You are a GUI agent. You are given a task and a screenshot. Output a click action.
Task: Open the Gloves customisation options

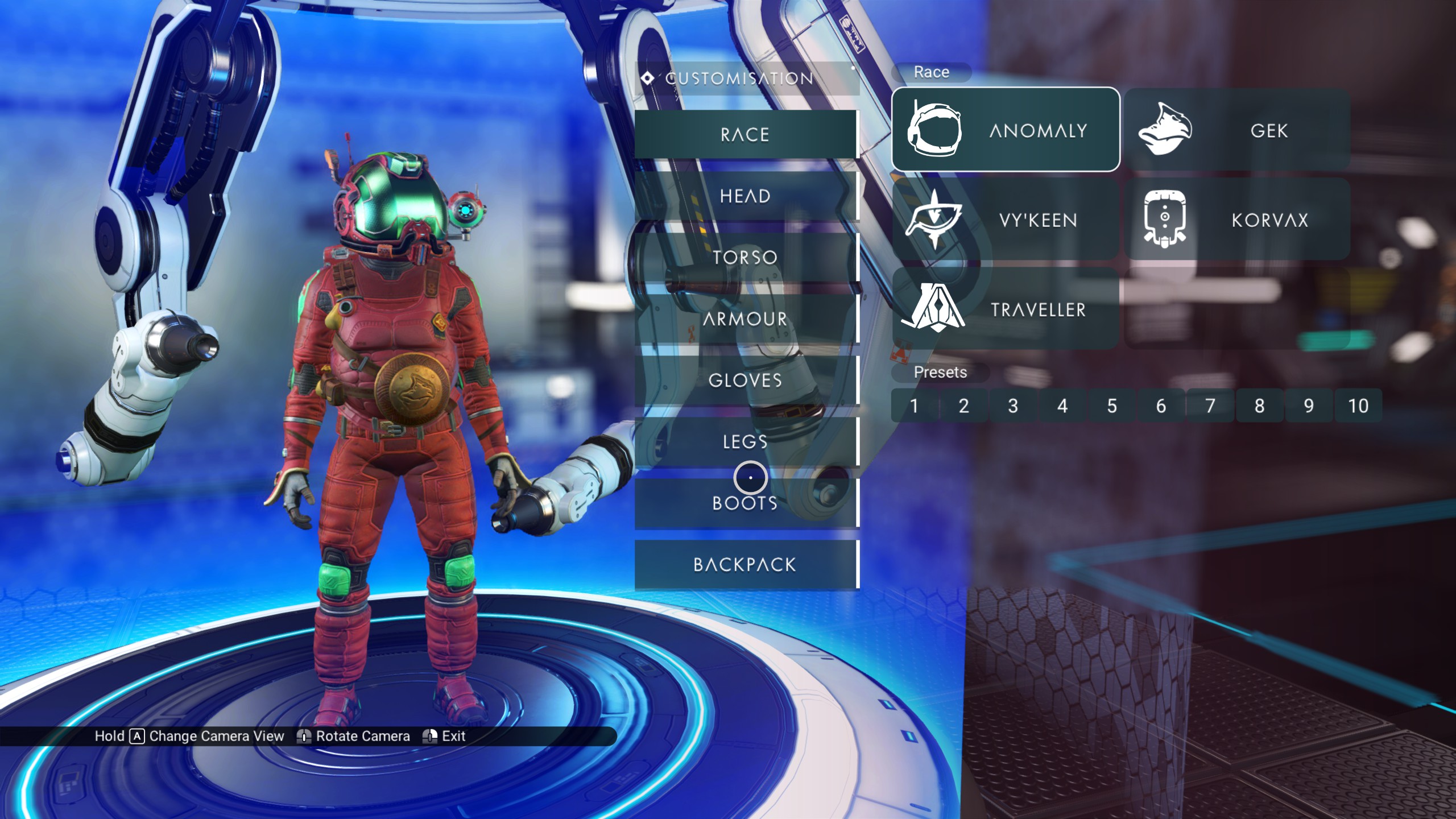[745, 380]
